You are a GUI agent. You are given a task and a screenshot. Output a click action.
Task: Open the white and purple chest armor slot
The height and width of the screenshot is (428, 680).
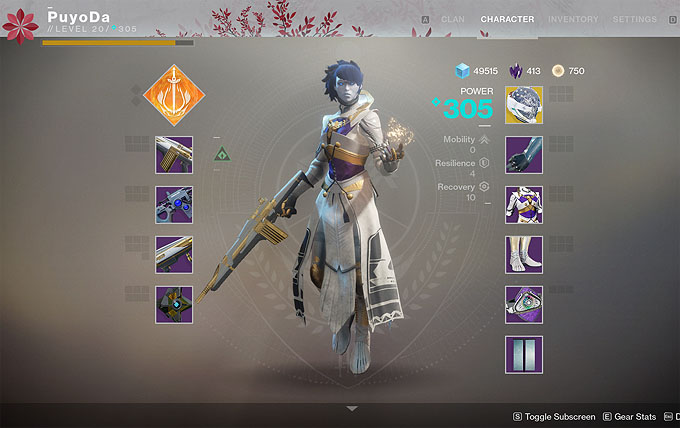524,205
